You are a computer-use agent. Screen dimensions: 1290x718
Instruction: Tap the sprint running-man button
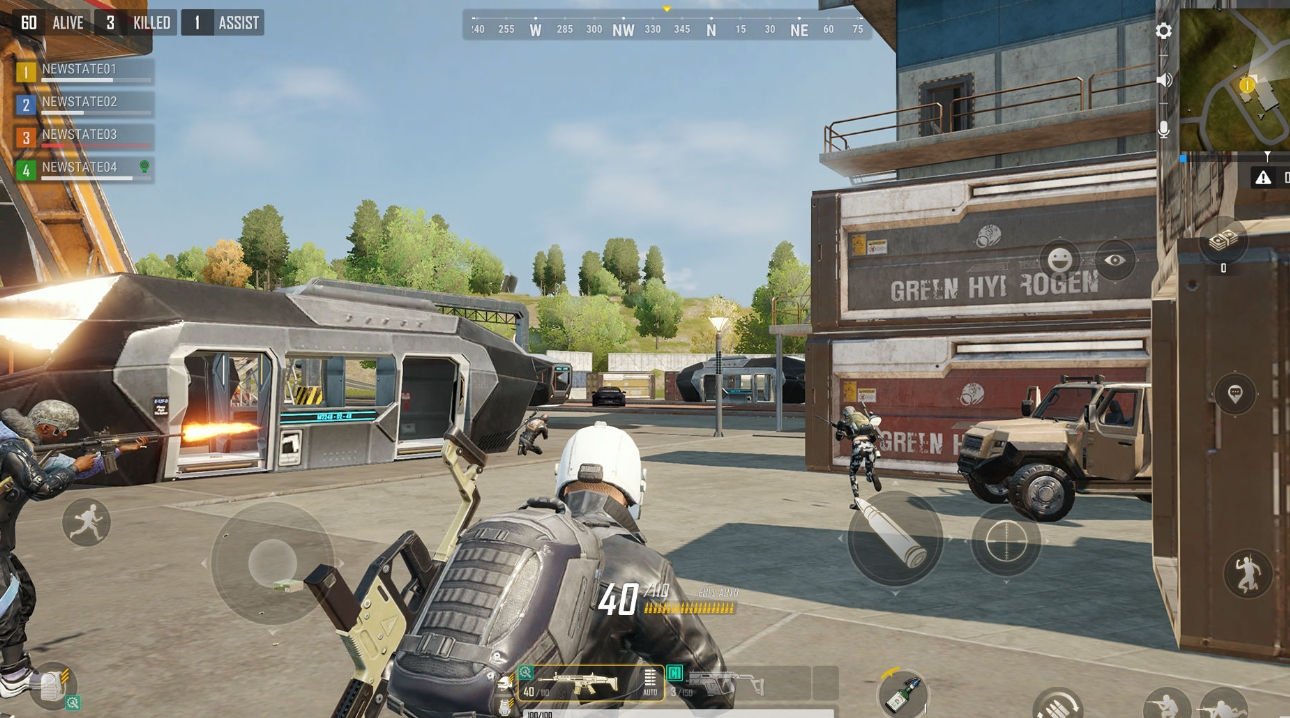(86, 522)
